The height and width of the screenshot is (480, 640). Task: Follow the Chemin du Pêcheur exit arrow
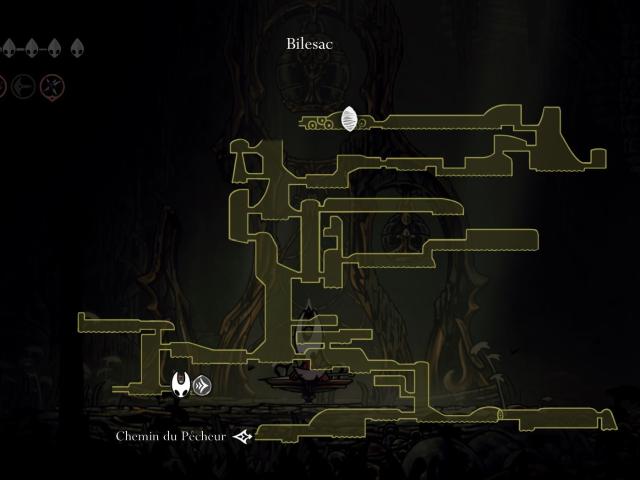coord(242,436)
